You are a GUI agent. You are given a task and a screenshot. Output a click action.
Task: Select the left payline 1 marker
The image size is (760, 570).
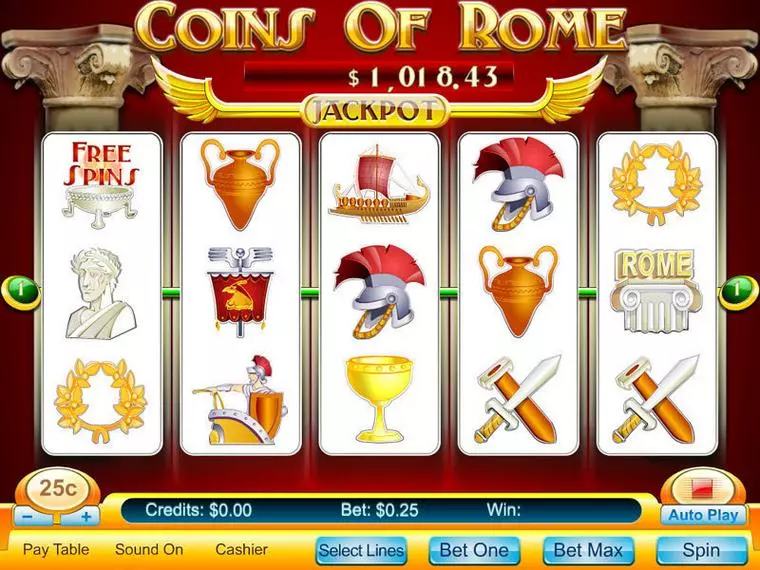pyautogui.click(x=24, y=292)
